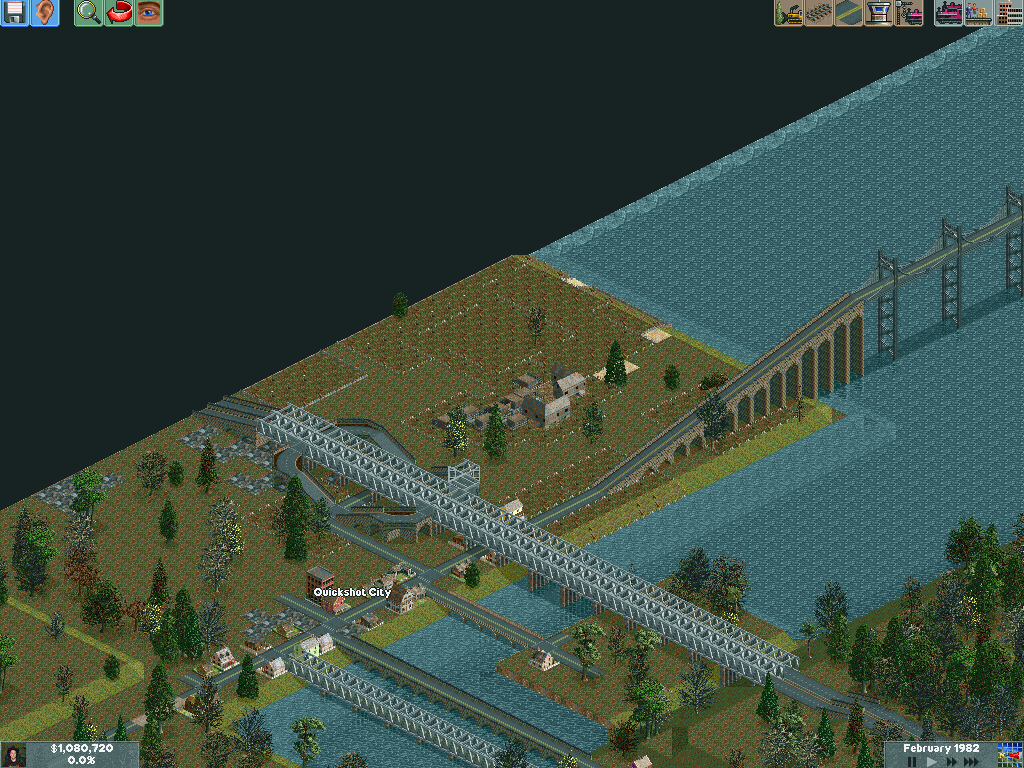
Task: Rotate the view with the red arrow
Action: tap(119, 13)
